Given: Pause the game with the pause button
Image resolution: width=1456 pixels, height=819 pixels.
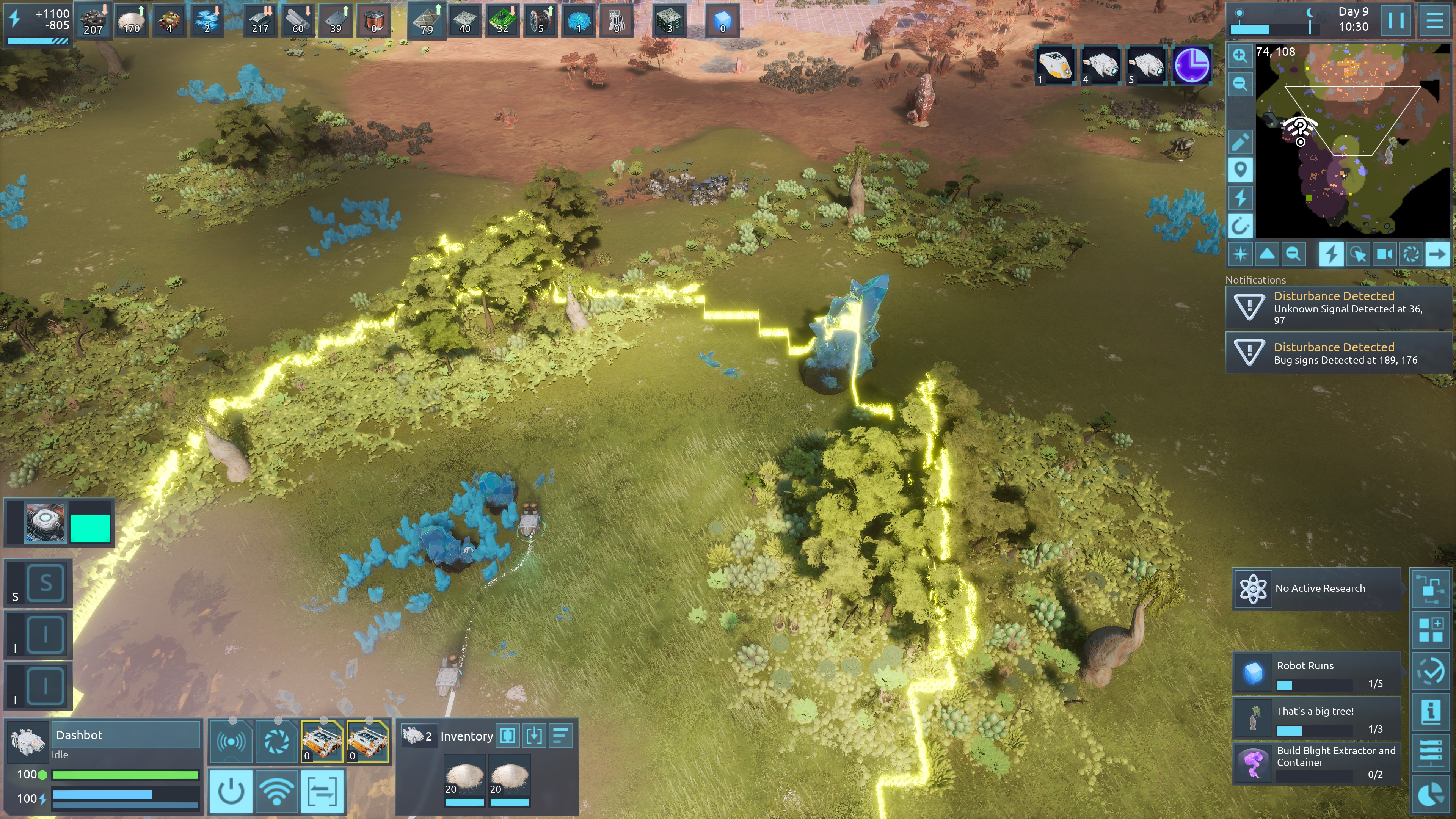Looking at the screenshot, I should 1395,20.
